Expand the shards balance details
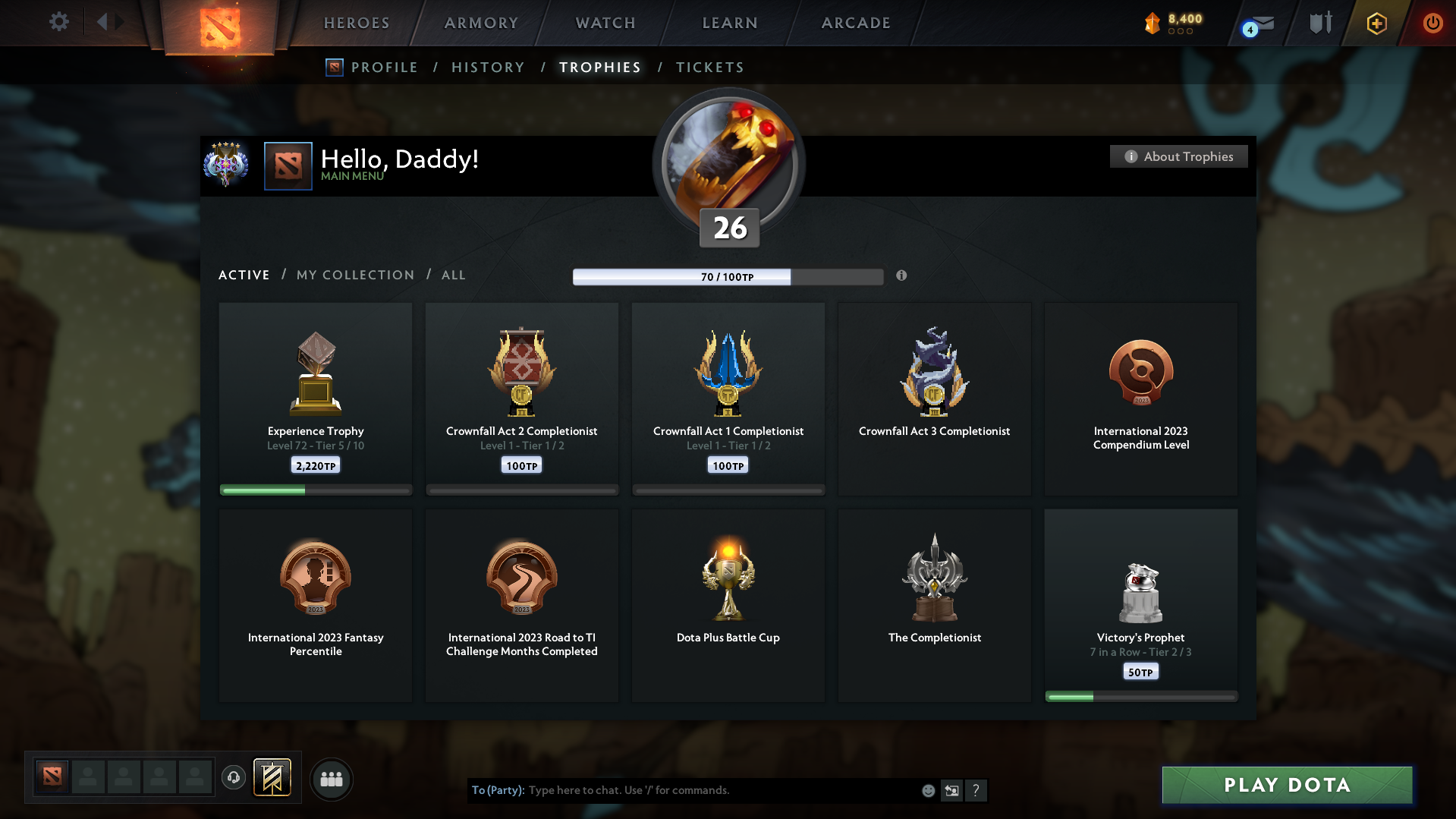 (x=1172, y=23)
